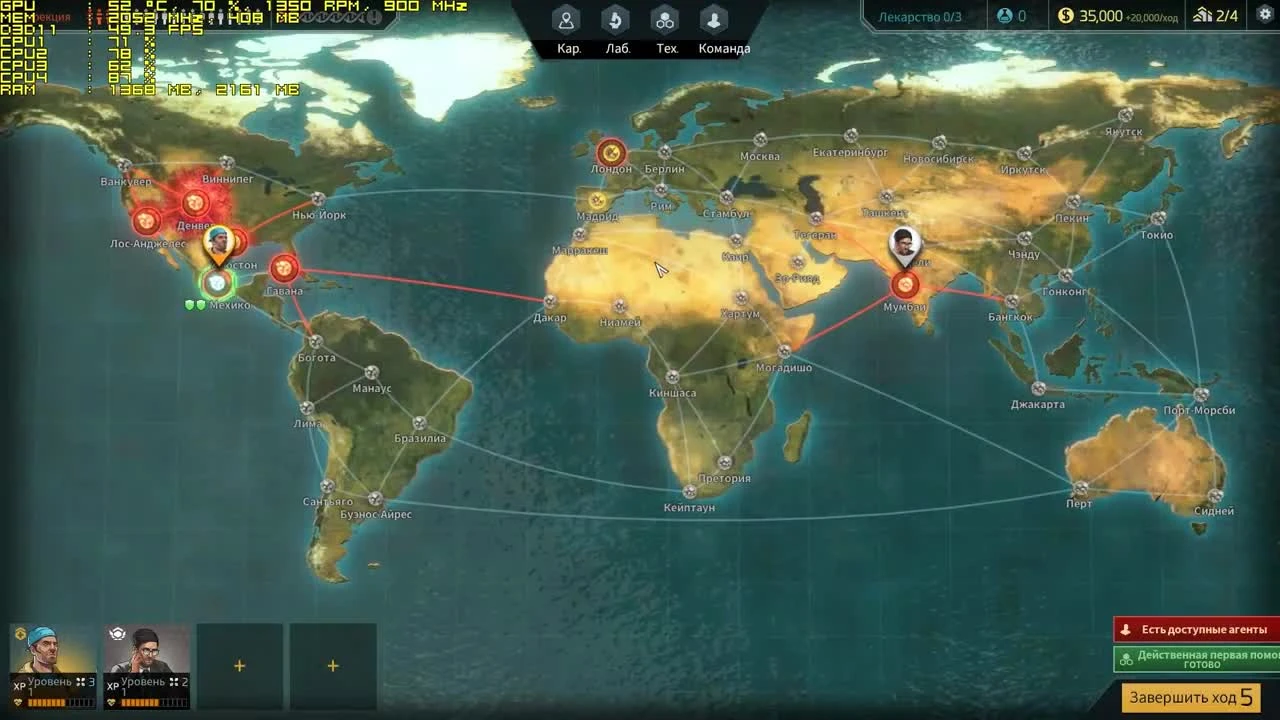The image size is (1280, 720).
Task: Click the first + empty agent slot
Action: click(x=239, y=665)
